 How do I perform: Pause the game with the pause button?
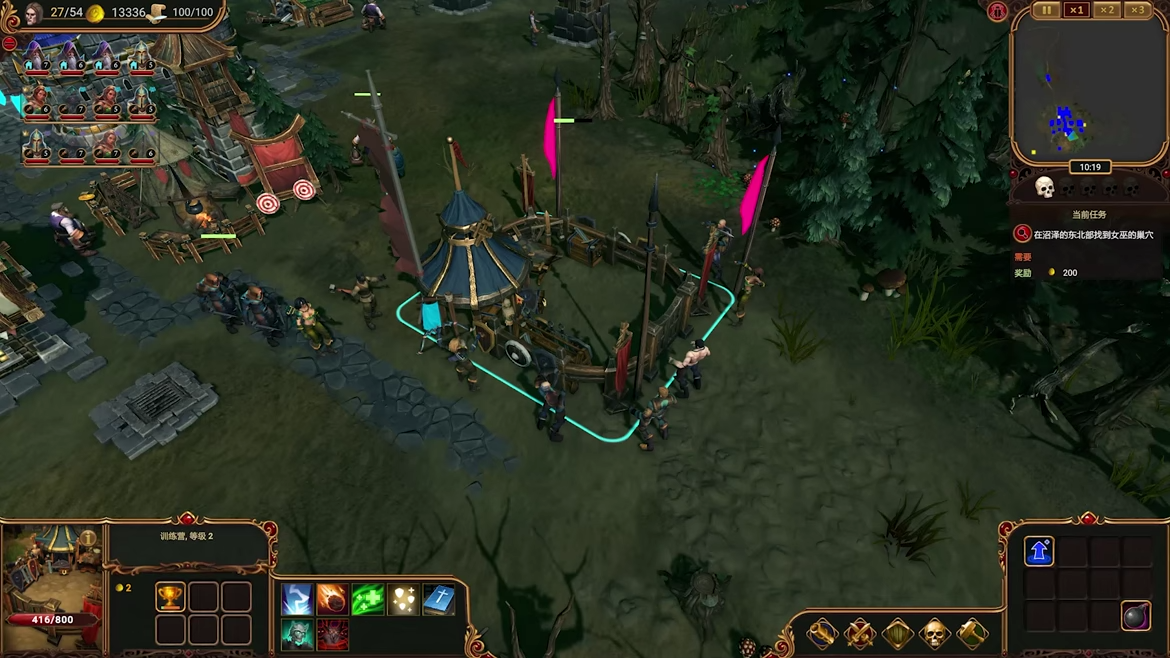(x=1046, y=10)
